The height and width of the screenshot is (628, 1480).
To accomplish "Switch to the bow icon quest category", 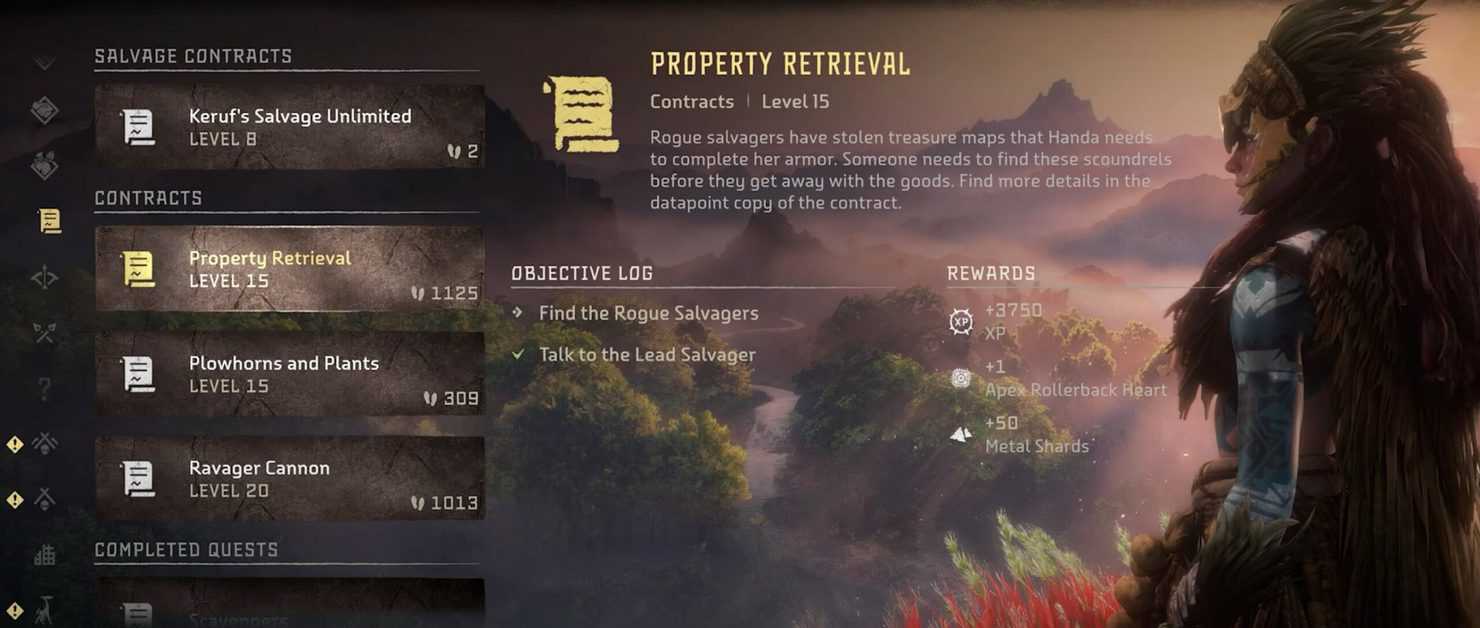I will (x=45, y=277).
